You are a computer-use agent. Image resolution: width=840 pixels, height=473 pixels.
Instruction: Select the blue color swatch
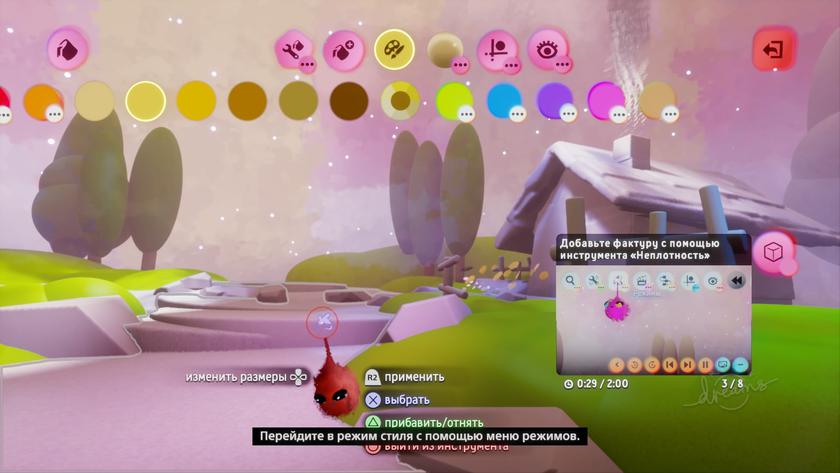504,101
